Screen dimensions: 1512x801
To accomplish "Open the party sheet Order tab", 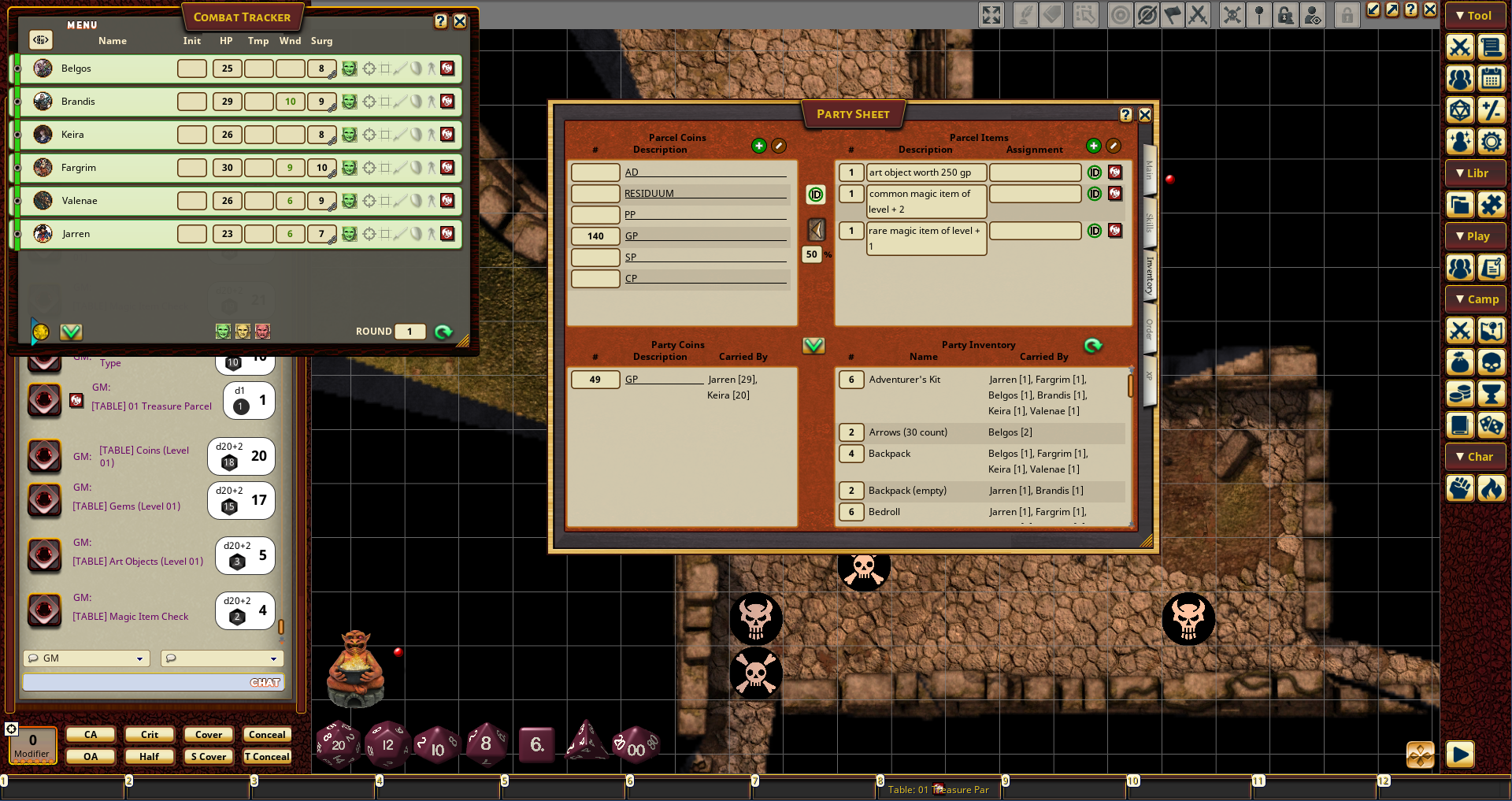I will [1149, 329].
